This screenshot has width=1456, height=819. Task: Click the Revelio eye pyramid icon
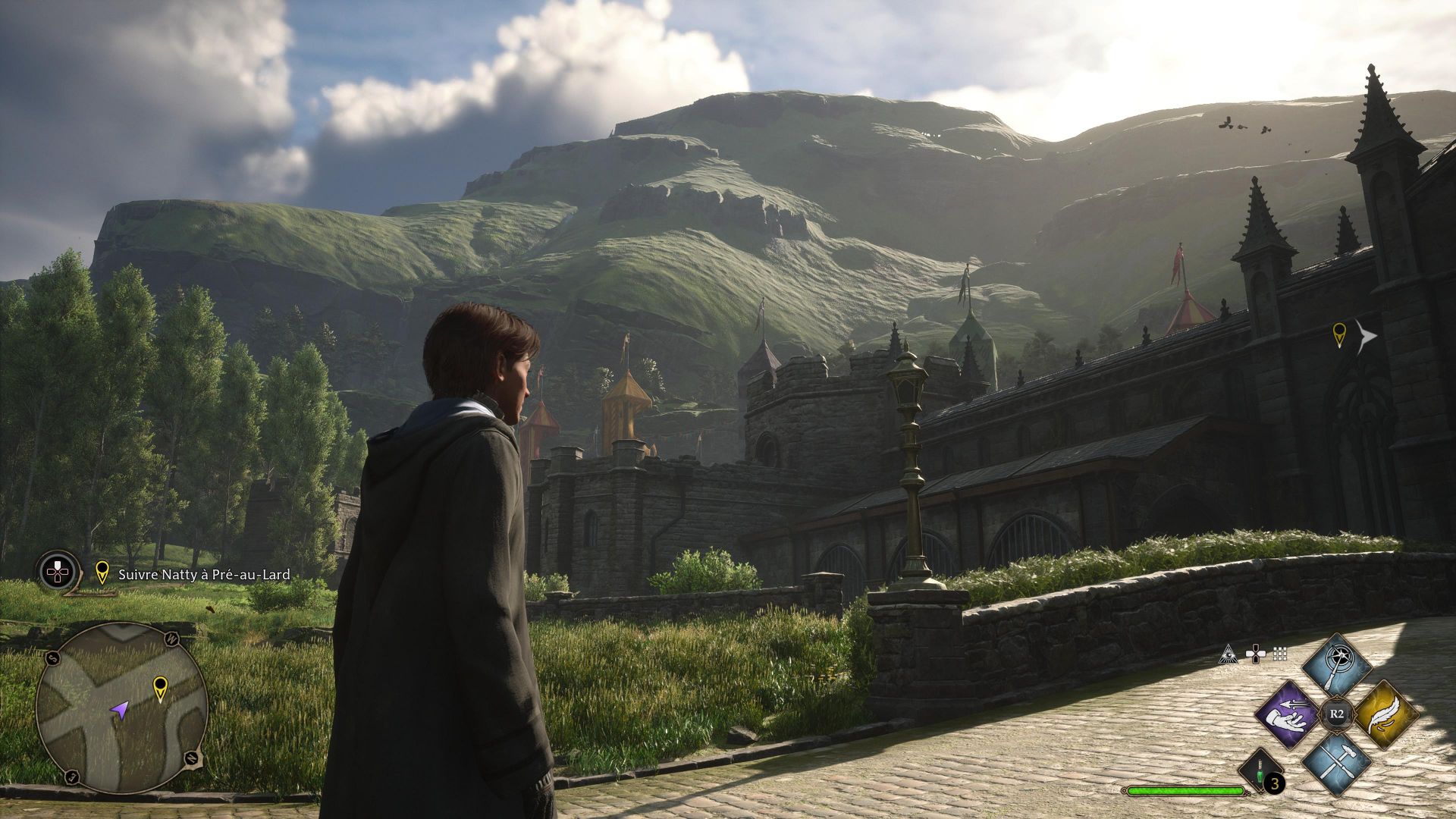[1227, 654]
